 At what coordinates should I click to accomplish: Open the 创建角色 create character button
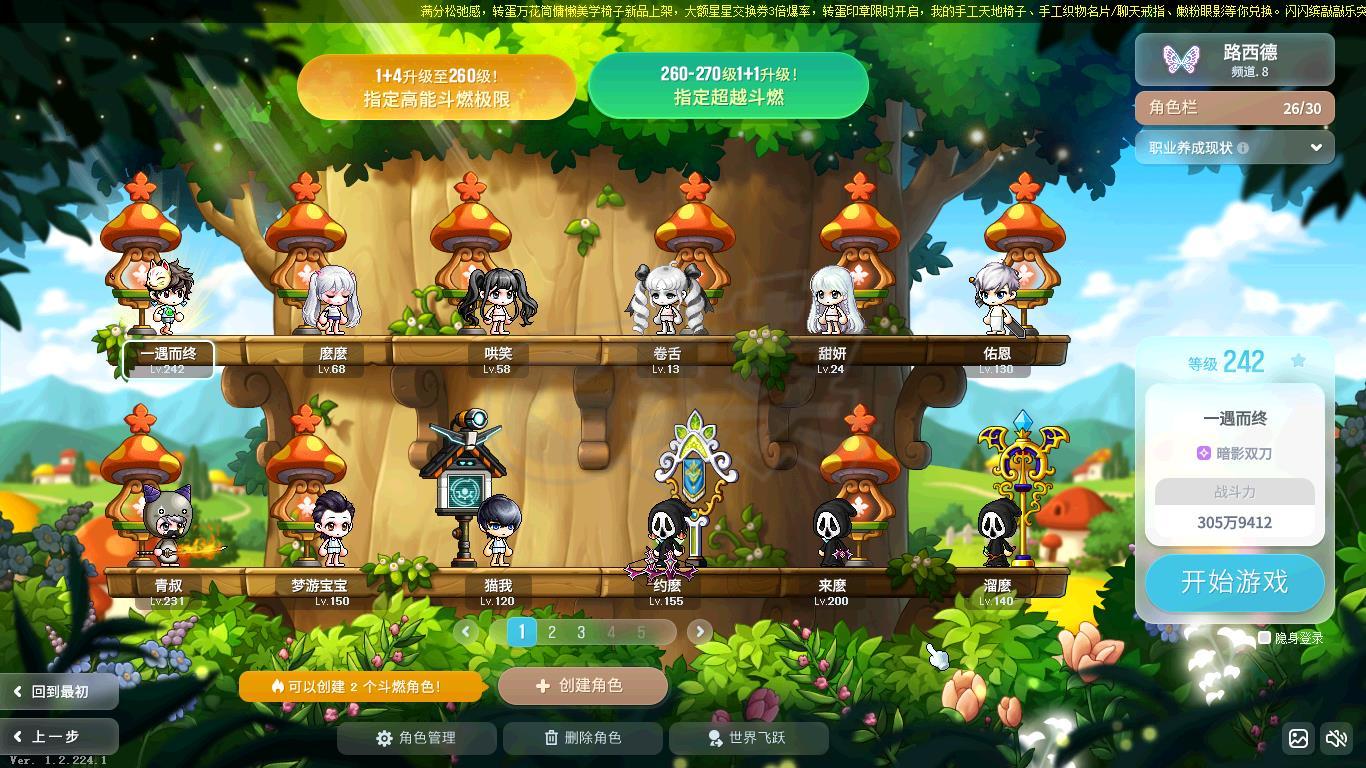pyautogui.click(x=582, y=686)
